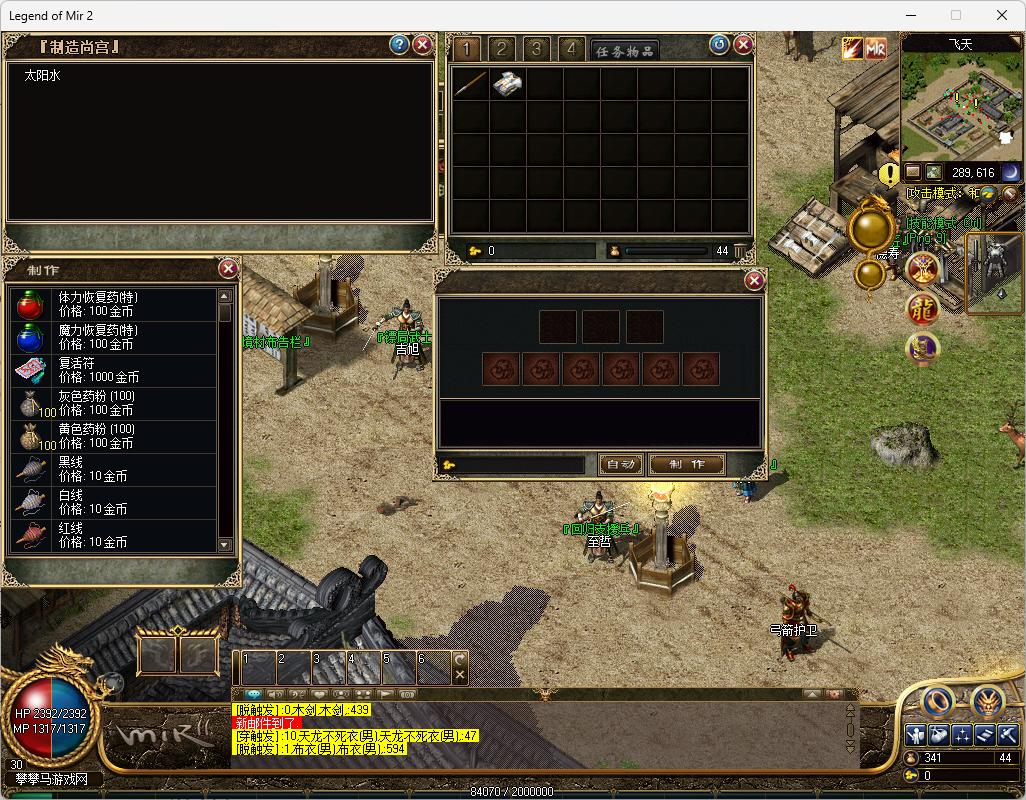The height and width of the screenshot is (800, 1026).
Task: Close the crafting materials window
Action: (754, 281)
